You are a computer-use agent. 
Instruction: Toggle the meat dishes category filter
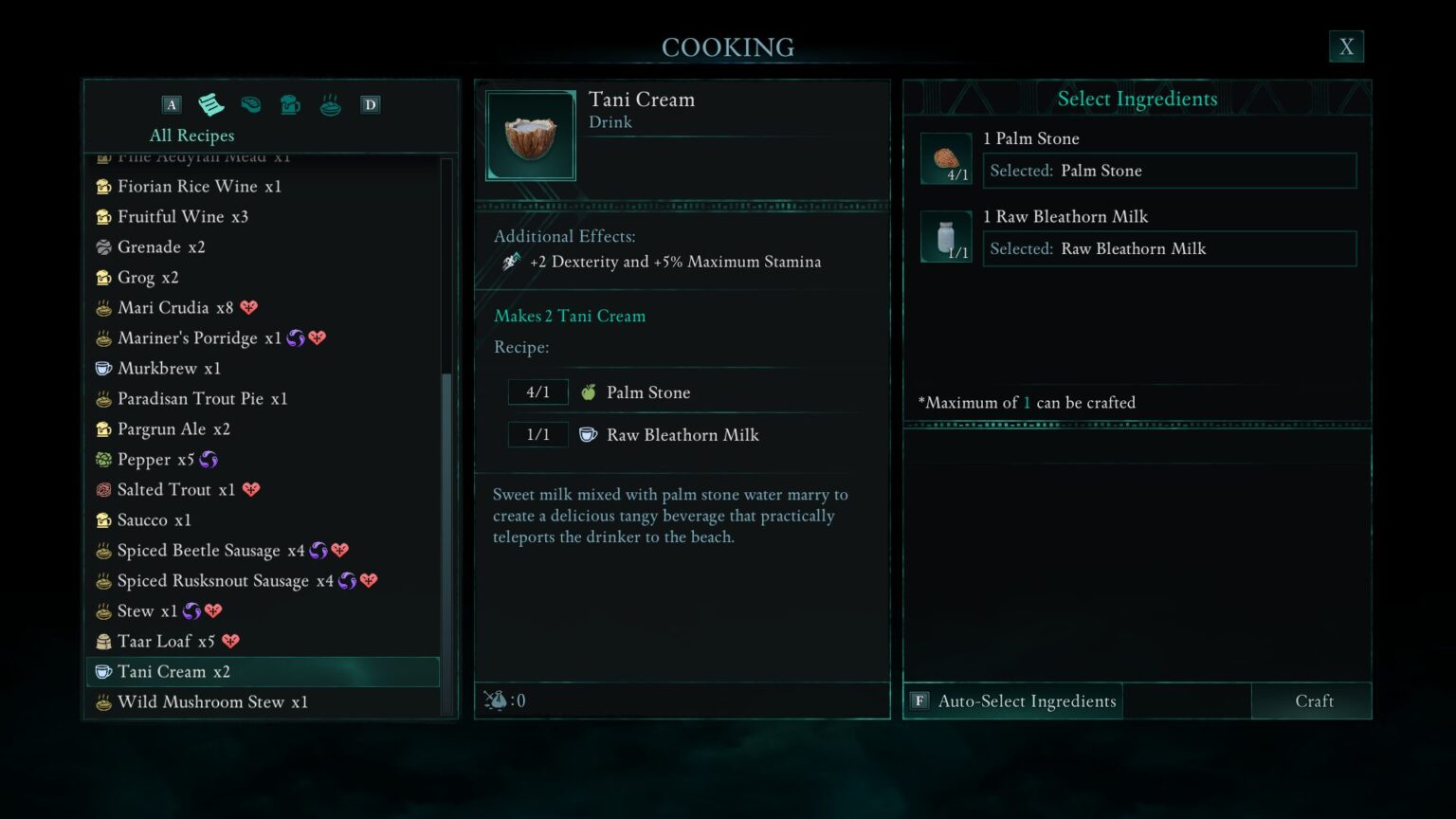click(x=250, y=104)
